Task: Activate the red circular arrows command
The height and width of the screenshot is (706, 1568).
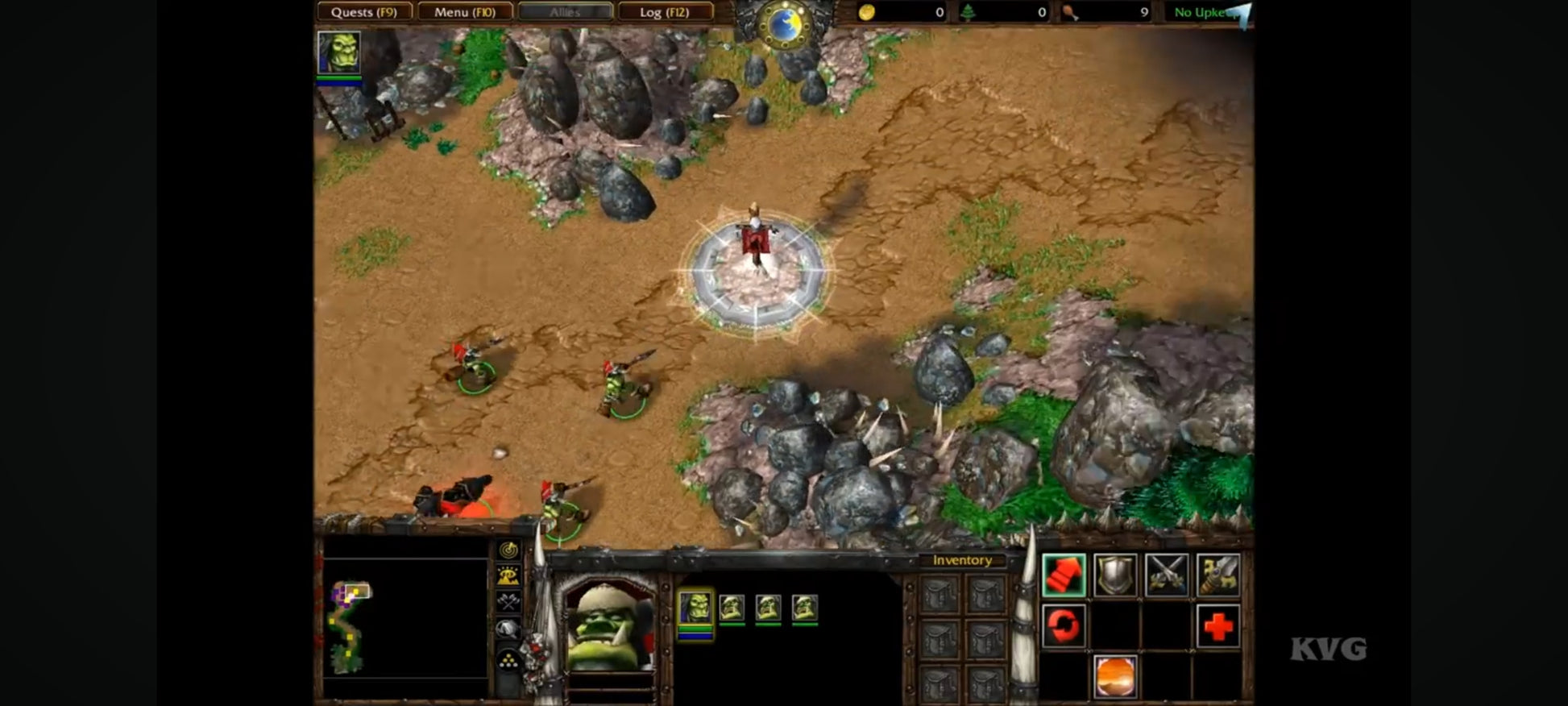Action: 1064,626
